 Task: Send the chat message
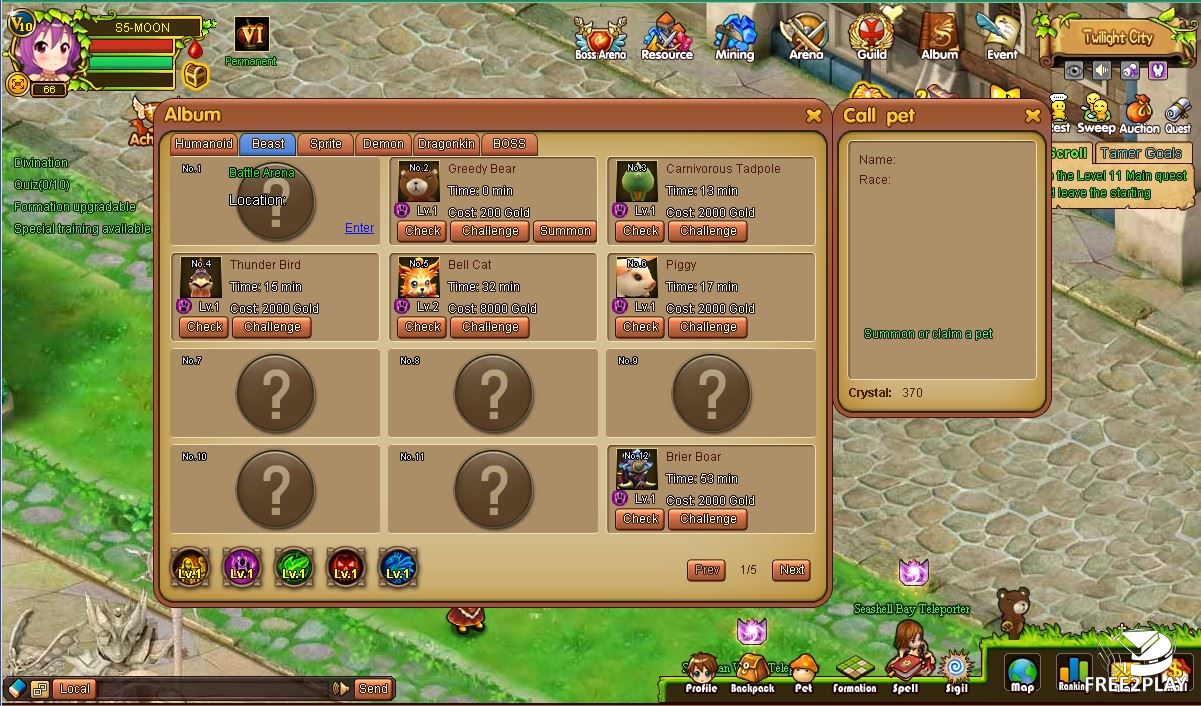pos(372,688)
